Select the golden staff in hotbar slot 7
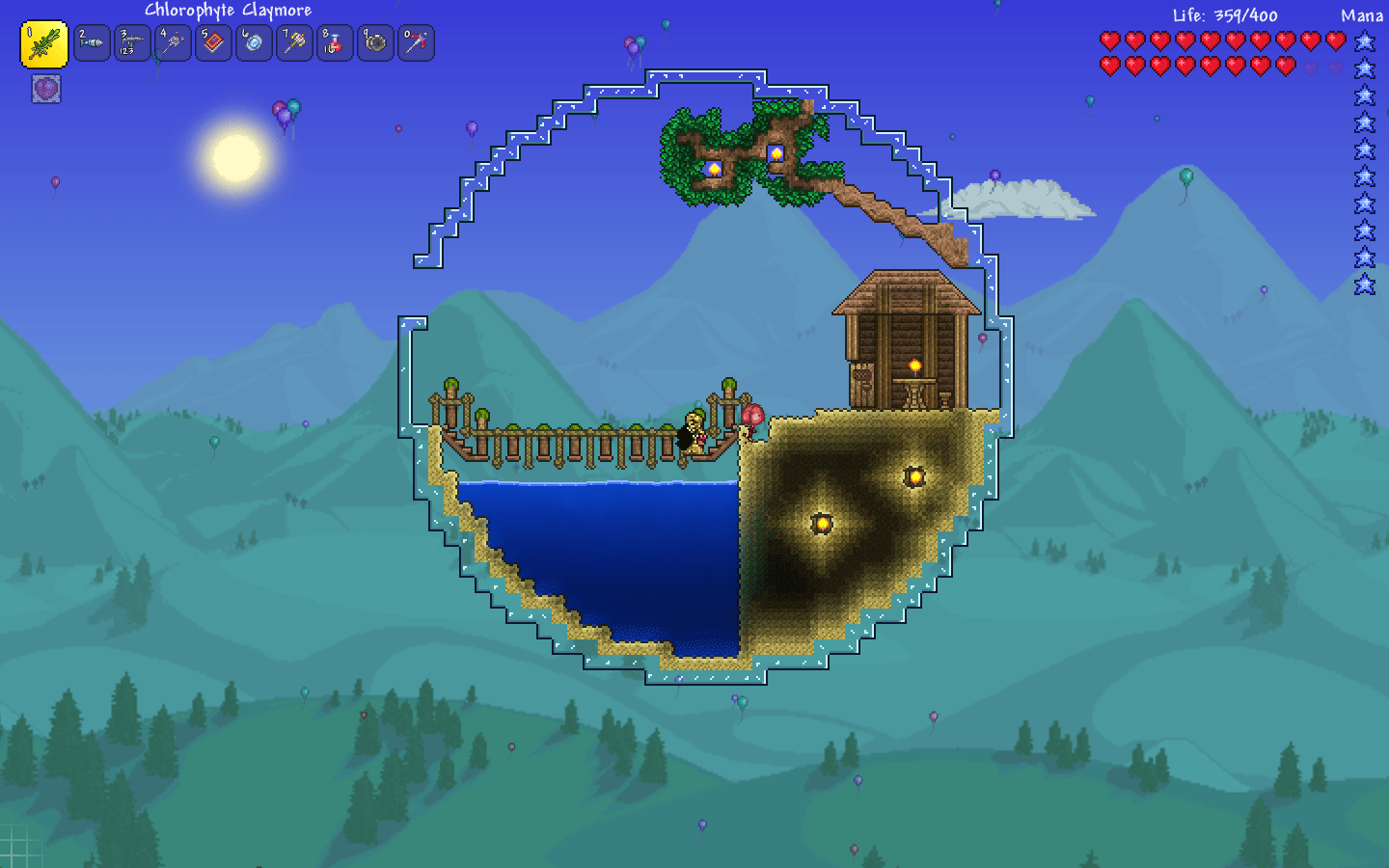 (x=294, y=43)
